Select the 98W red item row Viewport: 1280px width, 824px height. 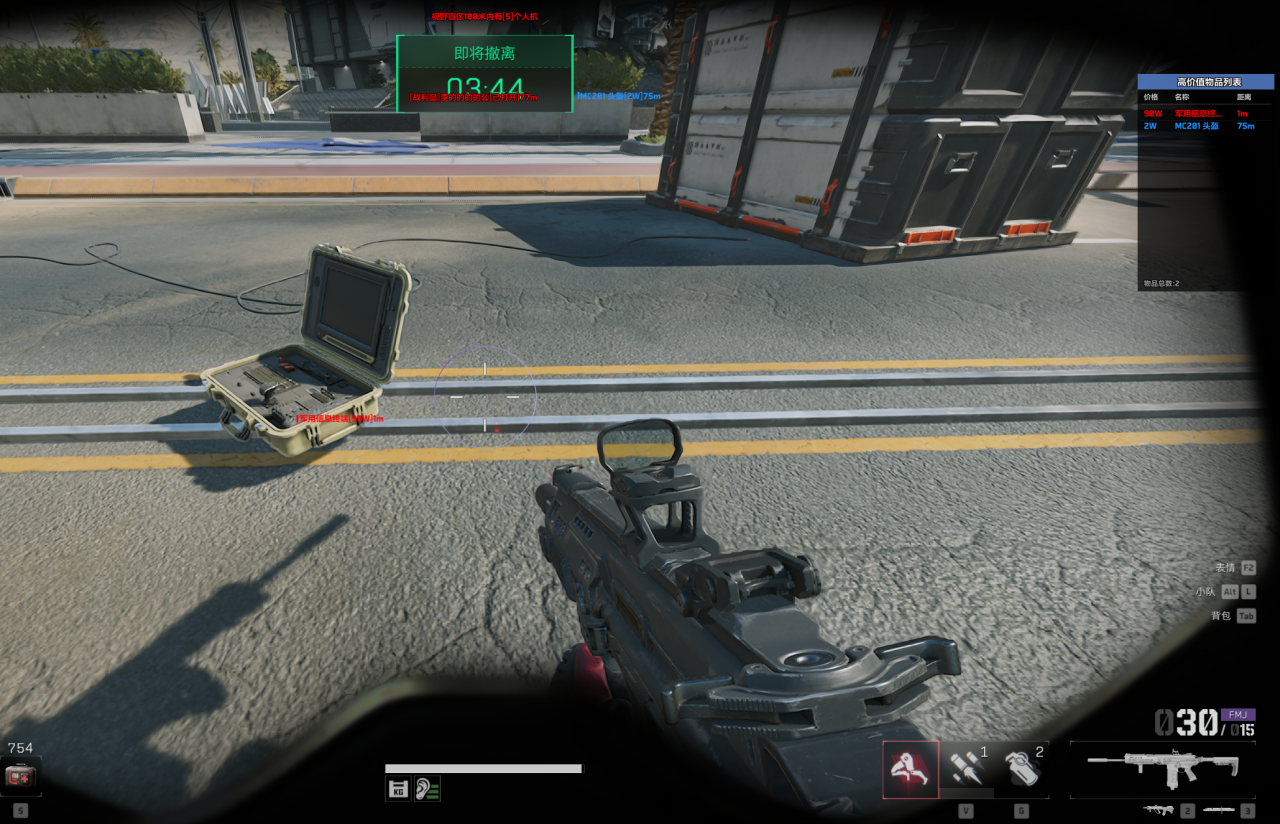1205,114
